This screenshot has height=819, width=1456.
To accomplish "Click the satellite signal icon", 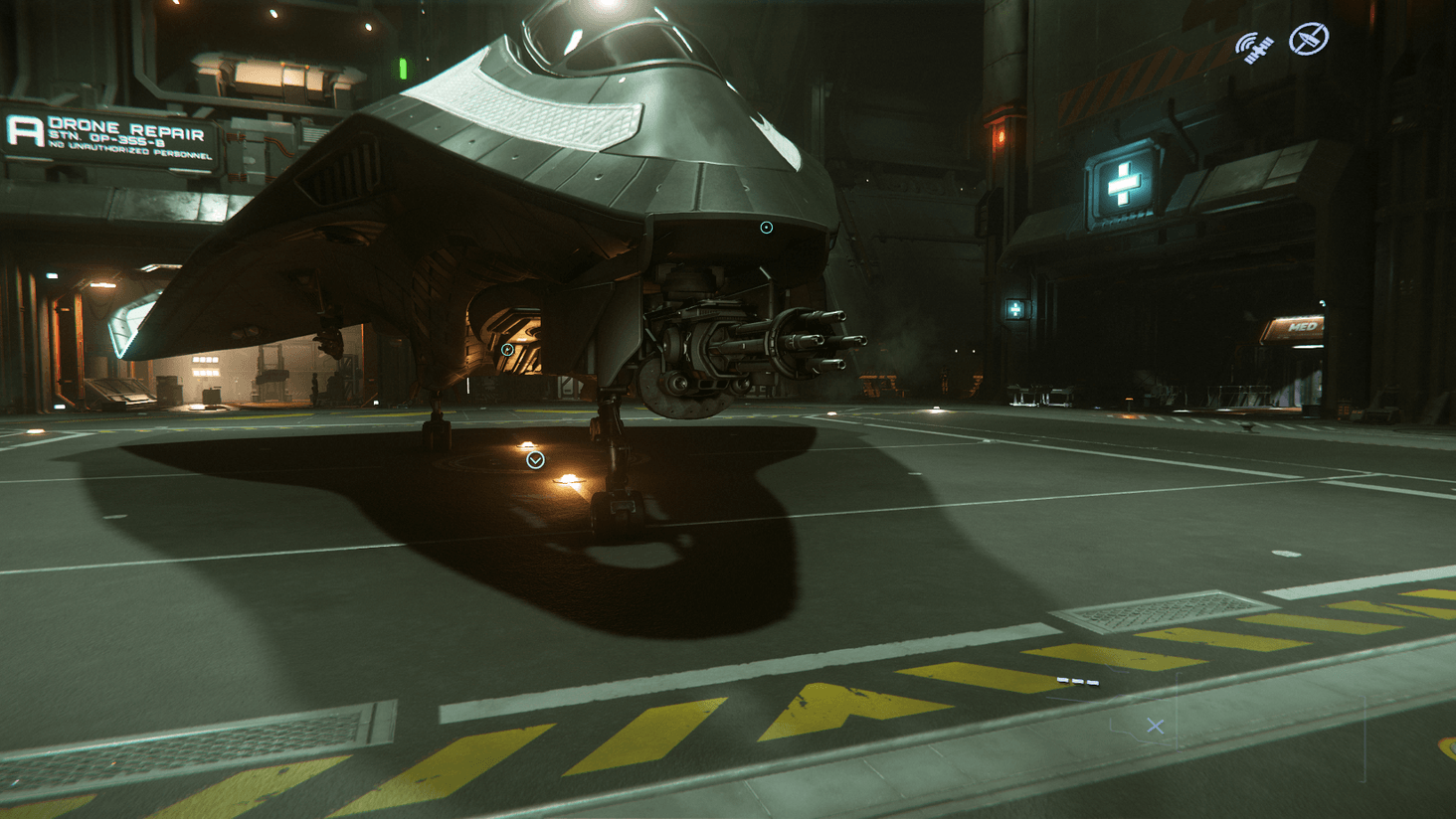I will [x=1254, y=46].
